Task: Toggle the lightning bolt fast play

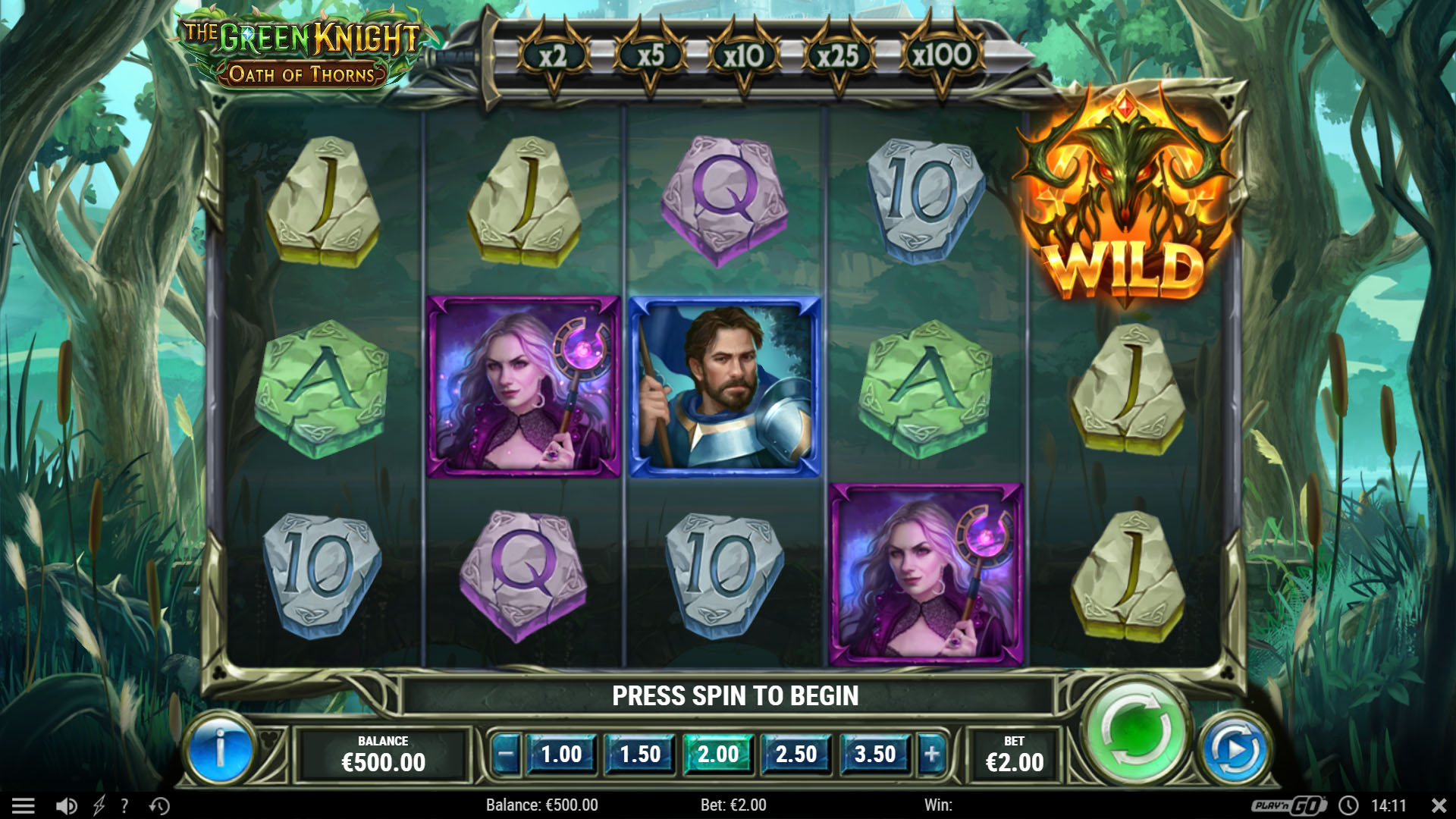Action: [x=99, y=805]
